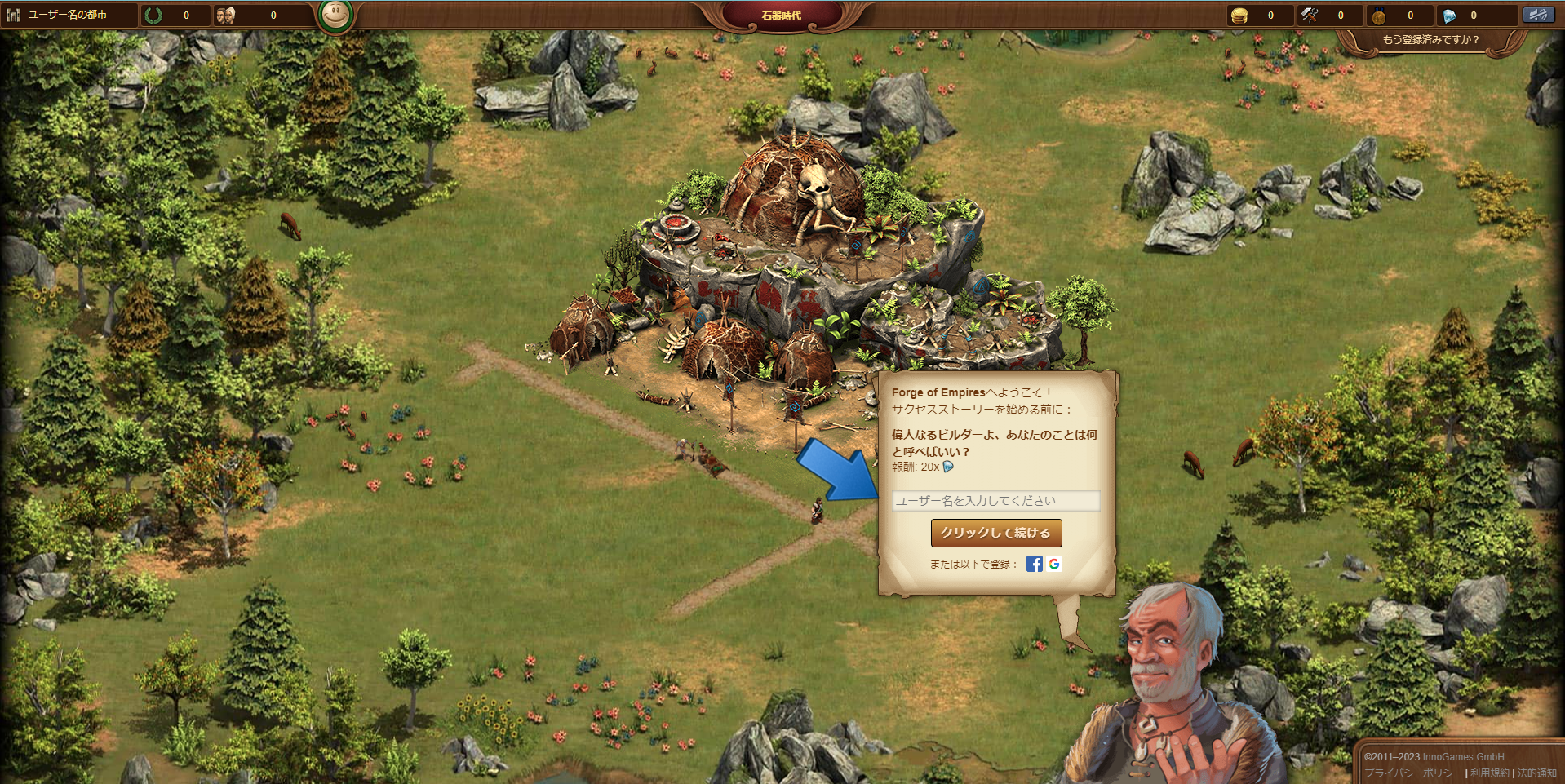Click the 石器時代 era banner

781,16
